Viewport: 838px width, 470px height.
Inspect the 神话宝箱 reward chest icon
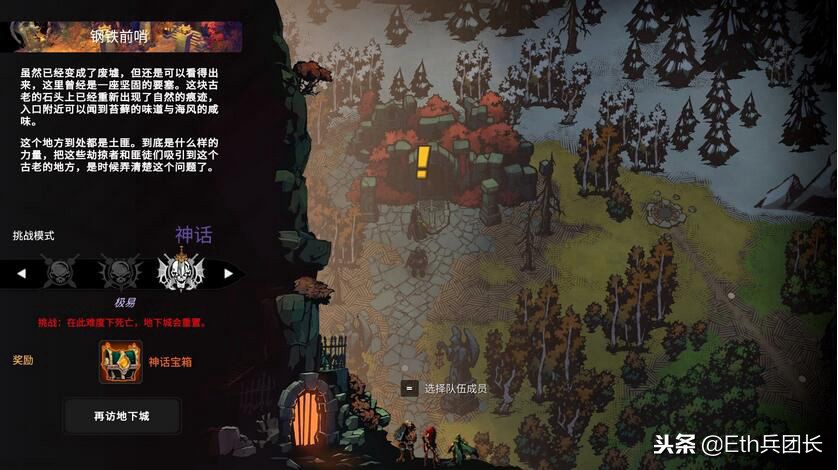point(120,362)
